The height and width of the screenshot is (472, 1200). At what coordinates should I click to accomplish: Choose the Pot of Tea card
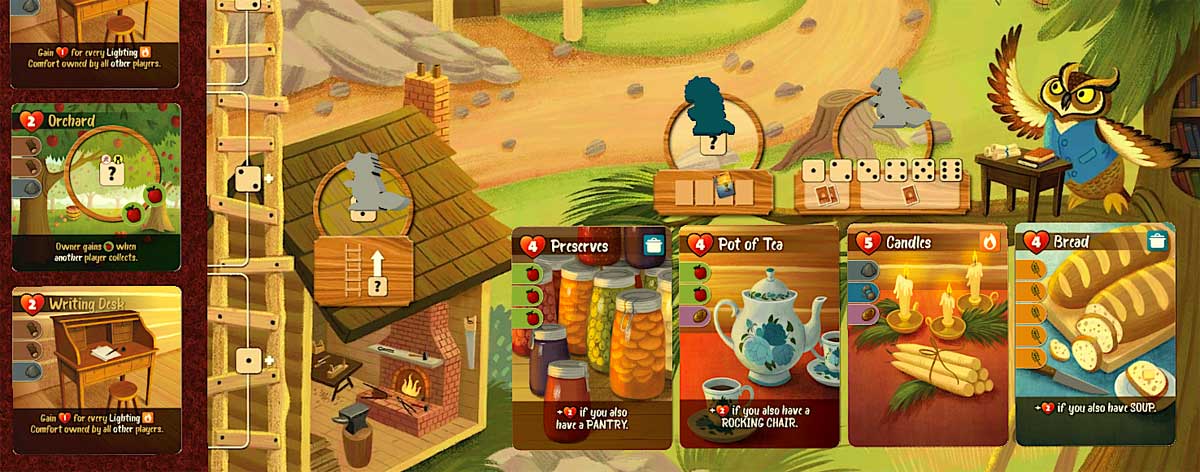click(760, 336)
